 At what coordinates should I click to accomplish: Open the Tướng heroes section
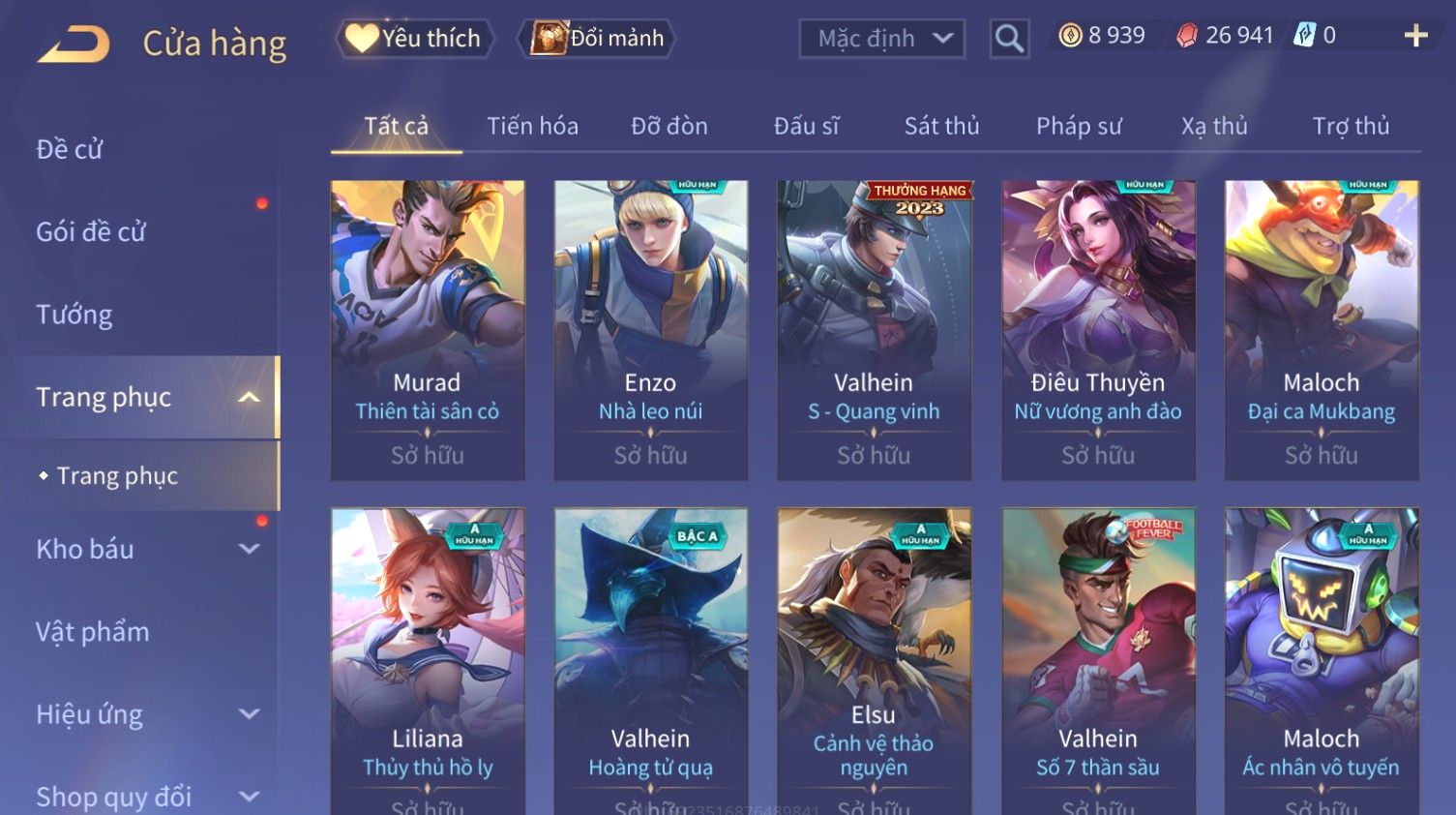pos(74,315)
